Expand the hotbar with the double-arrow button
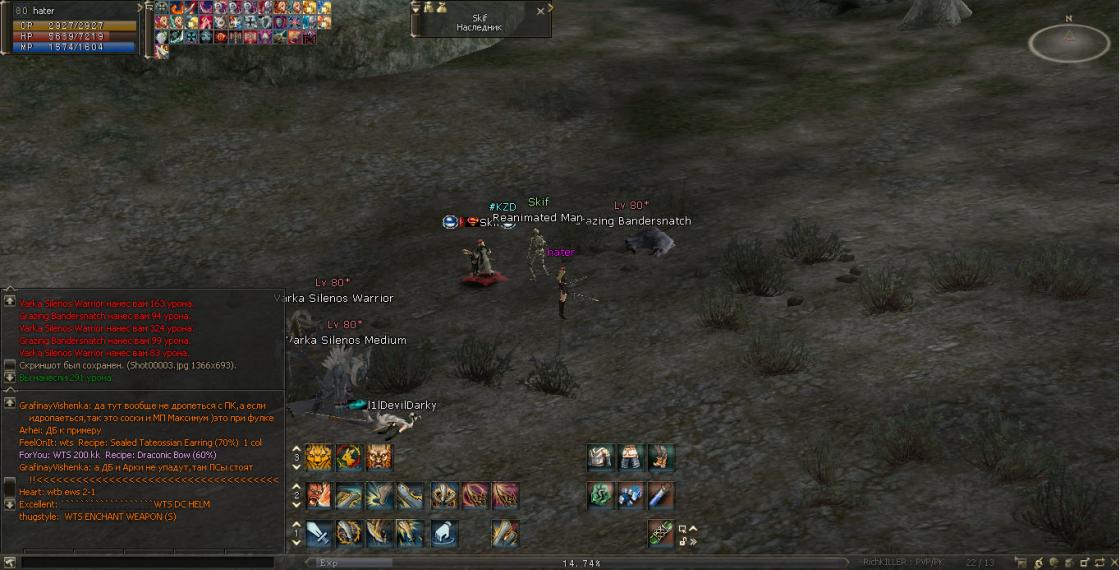The image size is (1120, 570). coord(692,541)
